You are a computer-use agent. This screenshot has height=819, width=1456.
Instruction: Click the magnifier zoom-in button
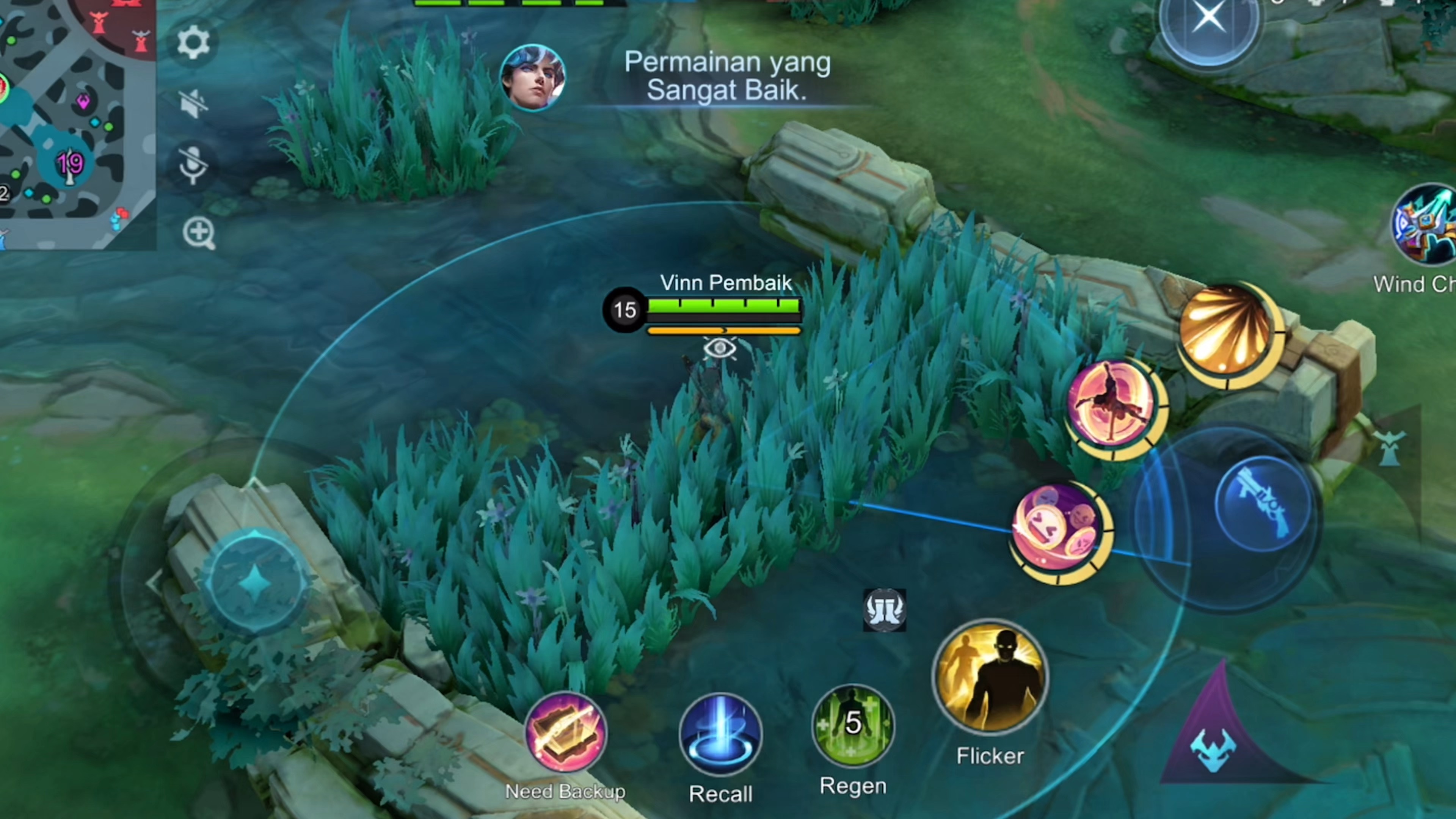(198, 232)
